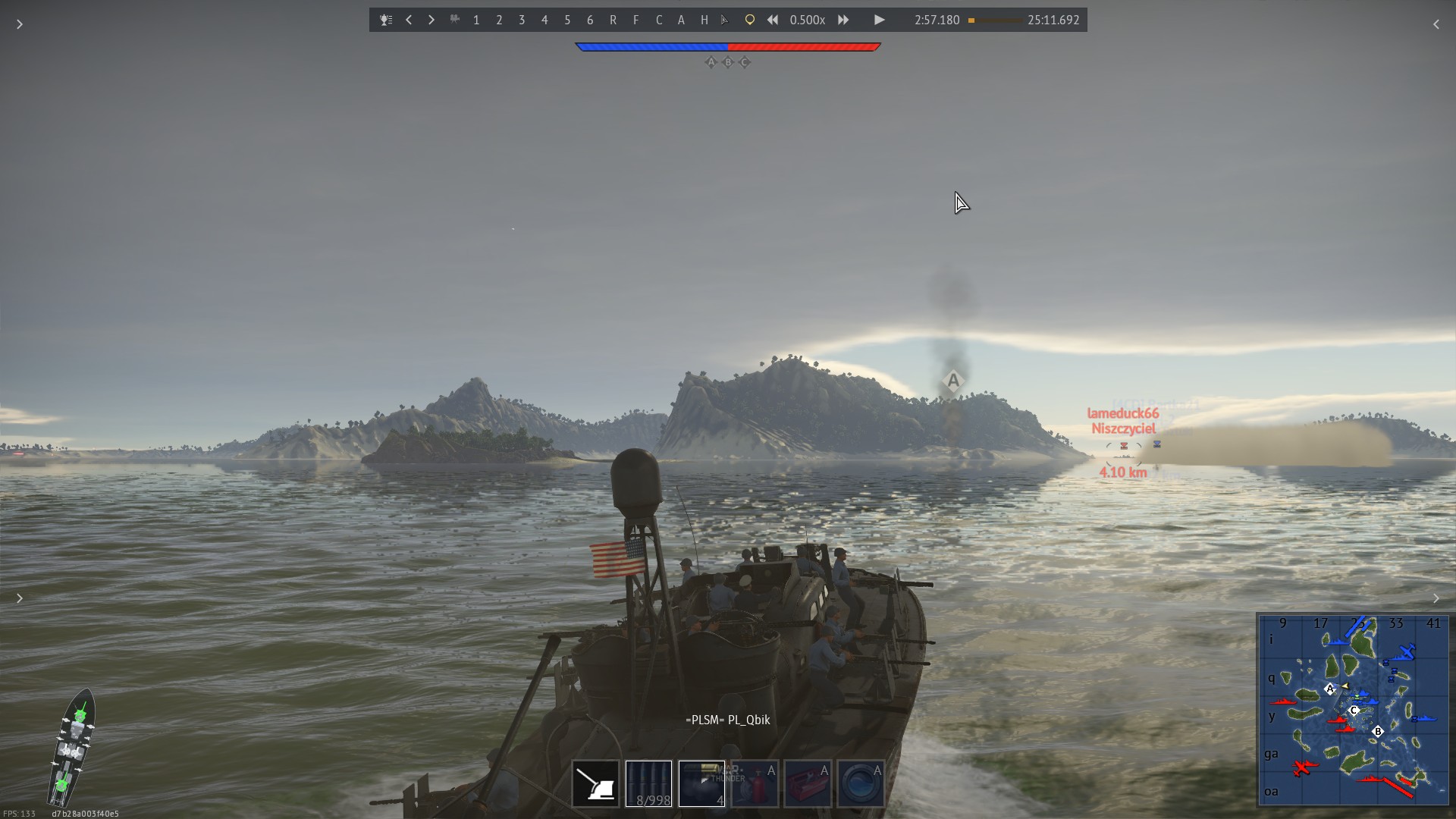Switch to the next player with right arrow
The image size is (1456, 819).
tap(431, 20)
